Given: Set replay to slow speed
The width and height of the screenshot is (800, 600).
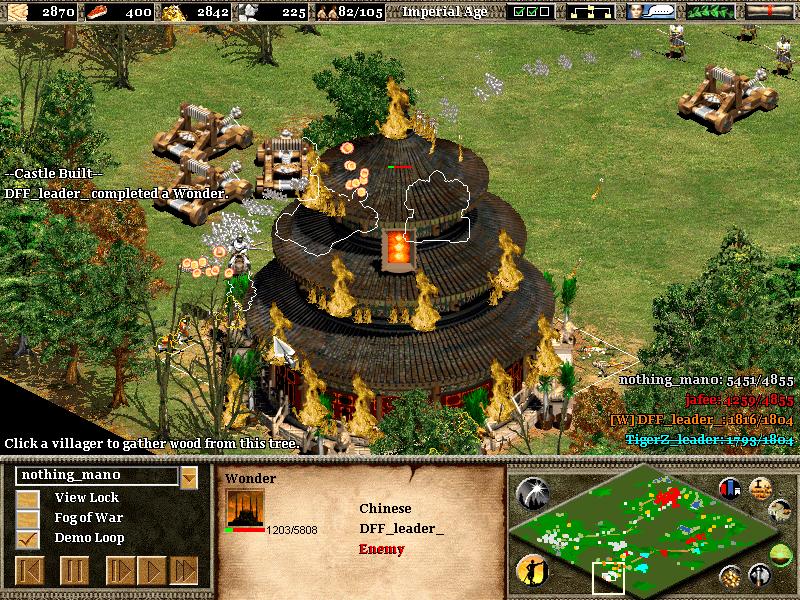Looking at the screenshot, I should [119, 571].
